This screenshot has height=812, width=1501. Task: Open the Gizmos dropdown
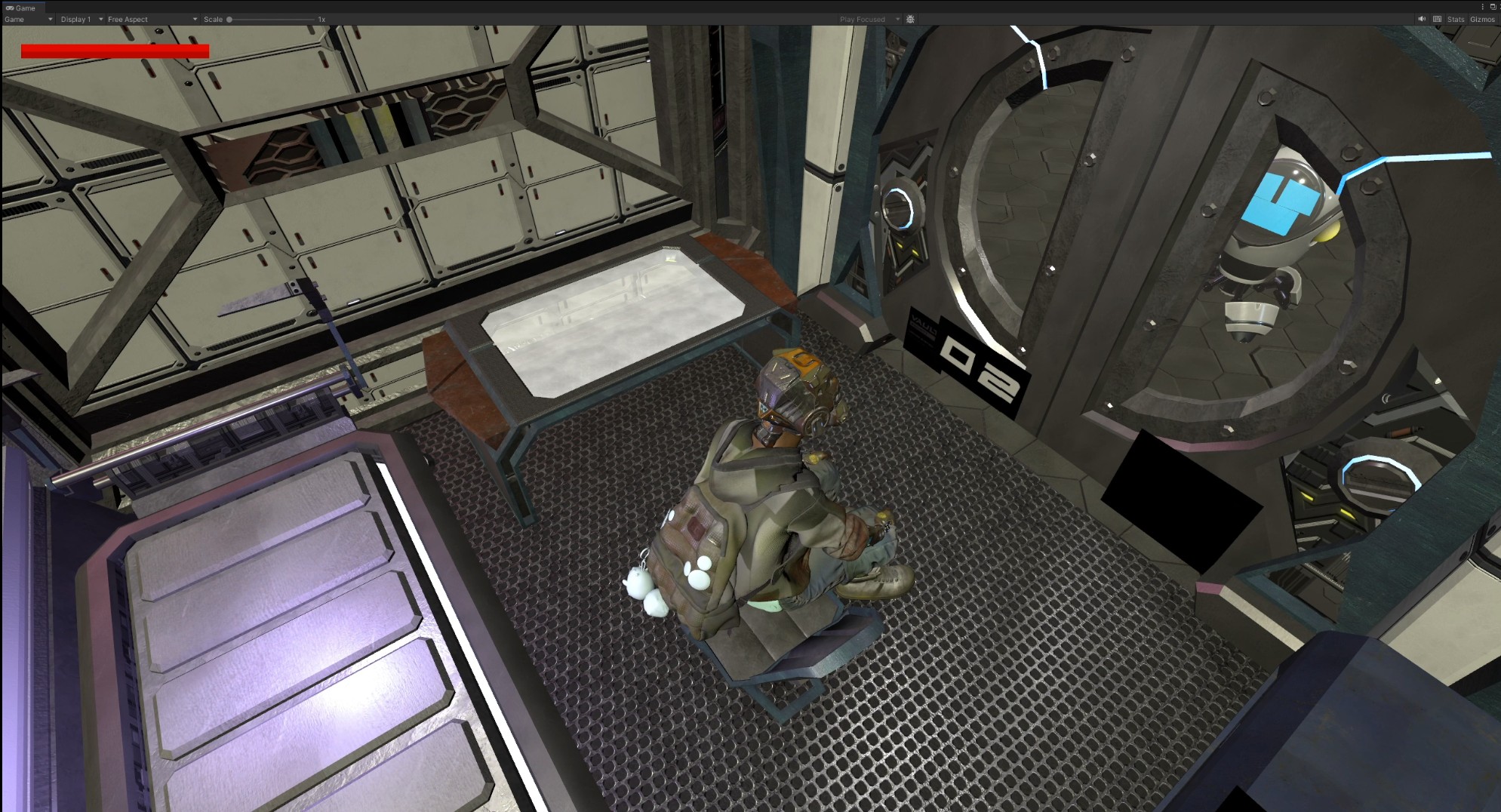tap(1482, 19)
